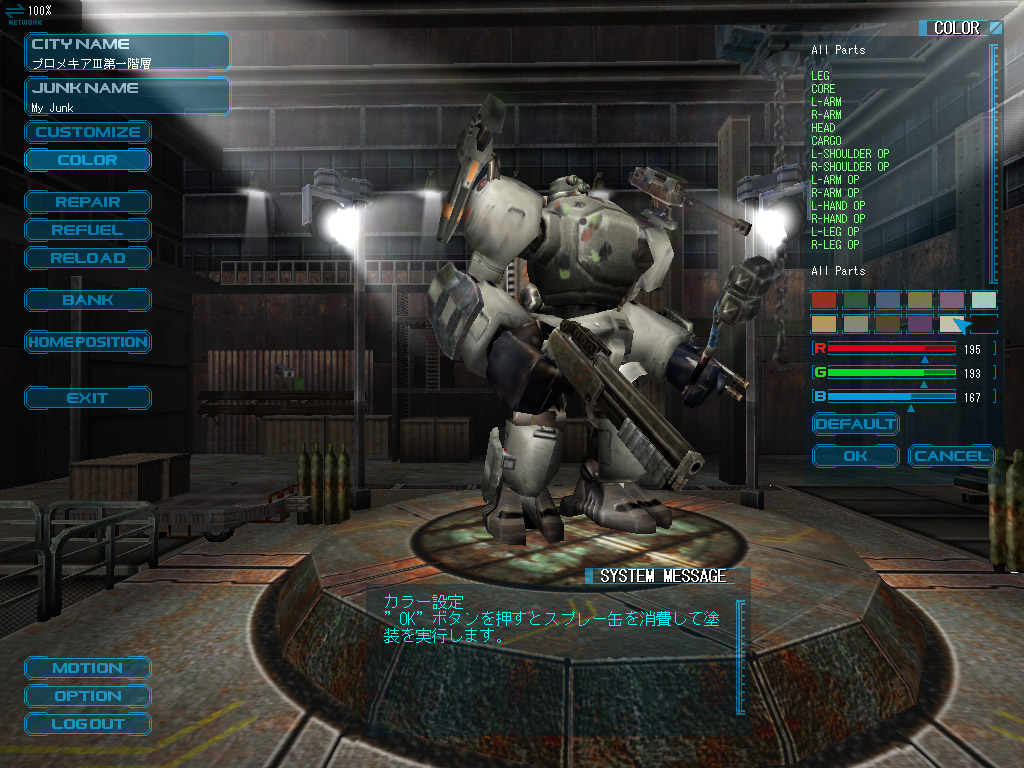
Task: Cancel the color changes
Action: (951, 456)
